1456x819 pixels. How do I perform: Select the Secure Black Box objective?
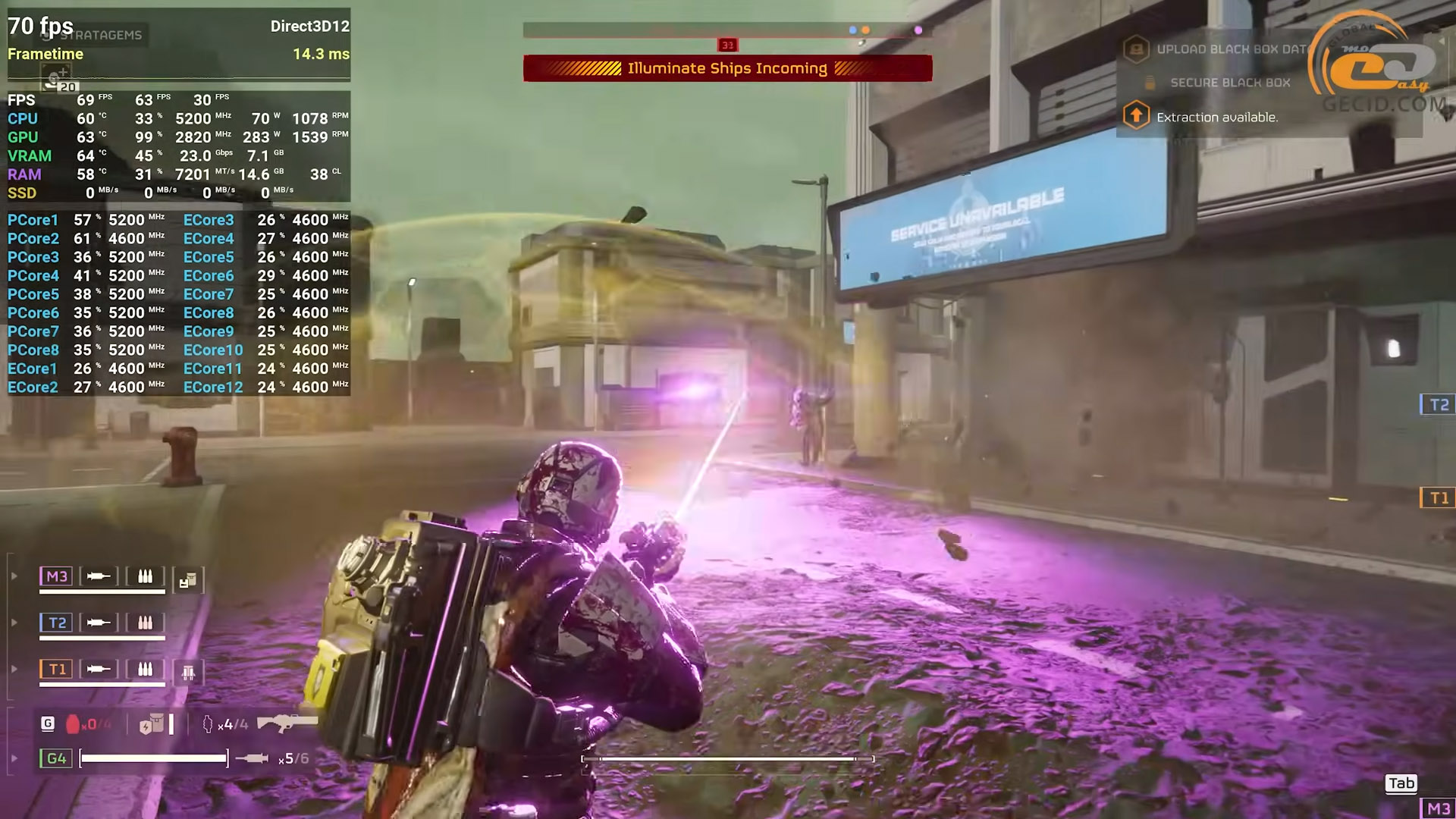1229,83
